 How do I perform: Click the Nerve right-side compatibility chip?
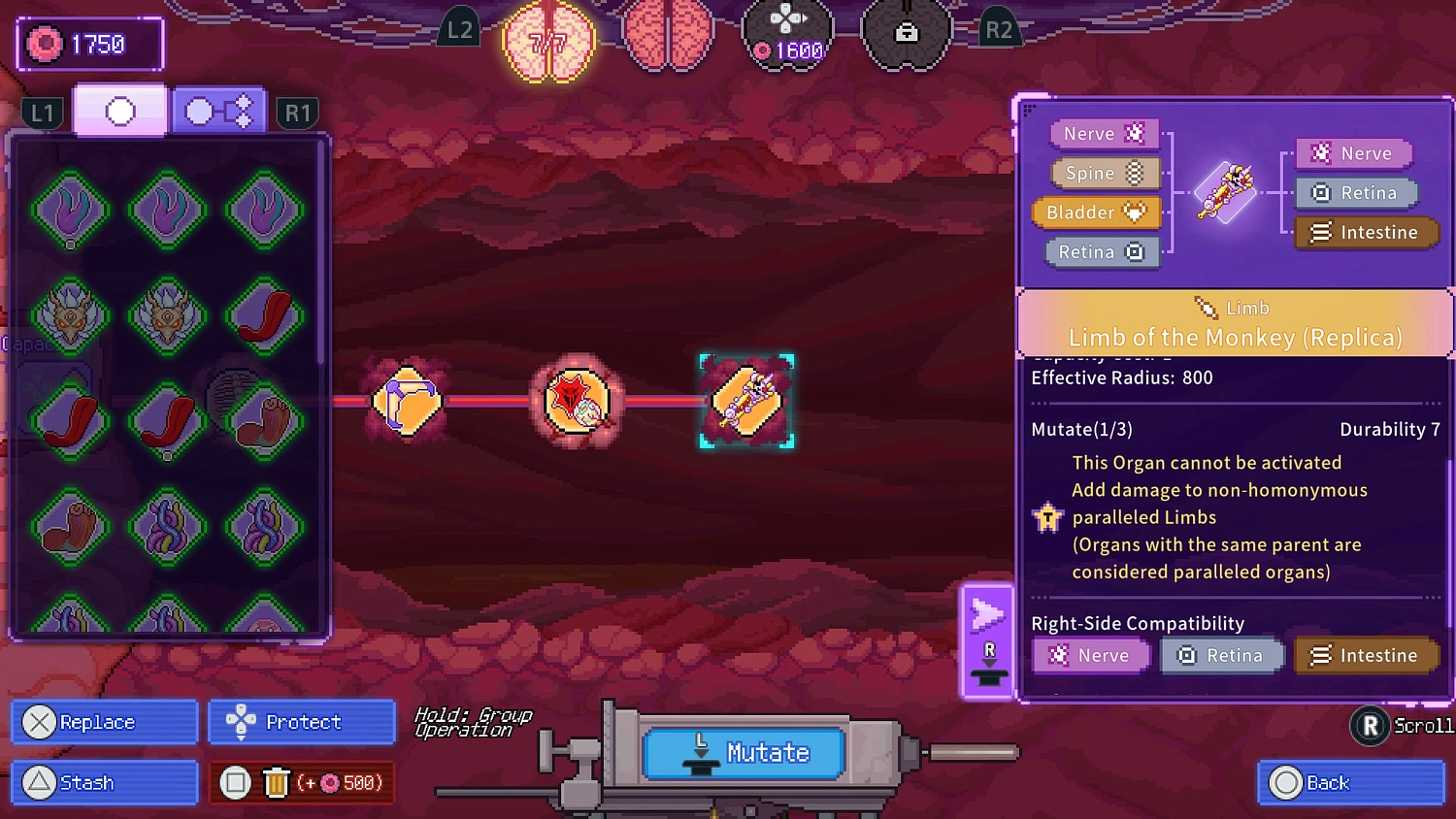(x=1089, y=655)
